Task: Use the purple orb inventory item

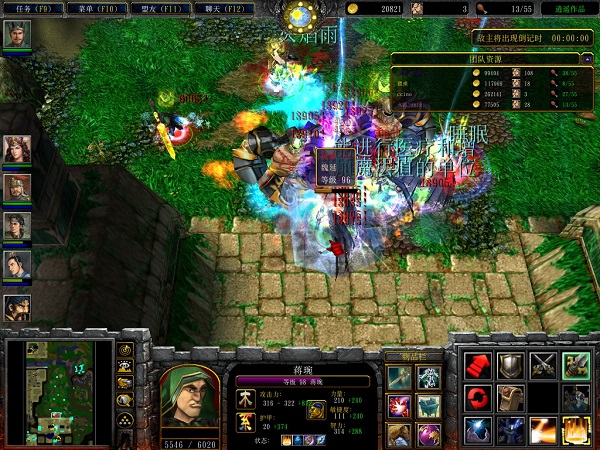Action: 429,433
